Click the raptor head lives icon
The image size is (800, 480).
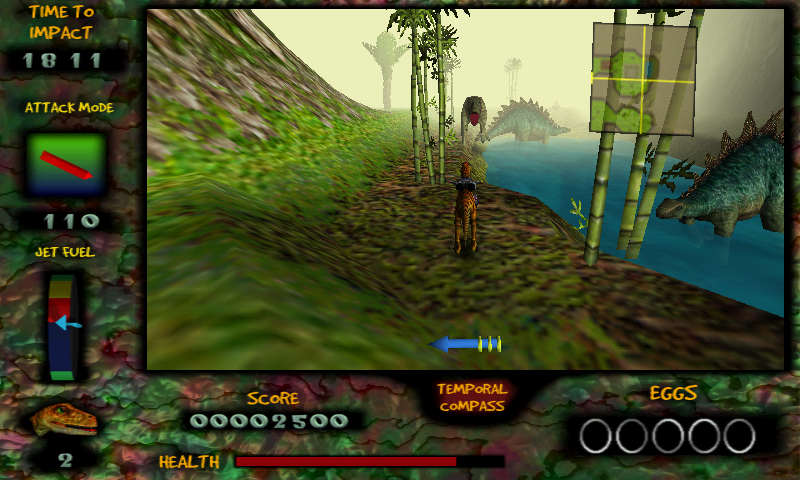[x=64, y=420]
